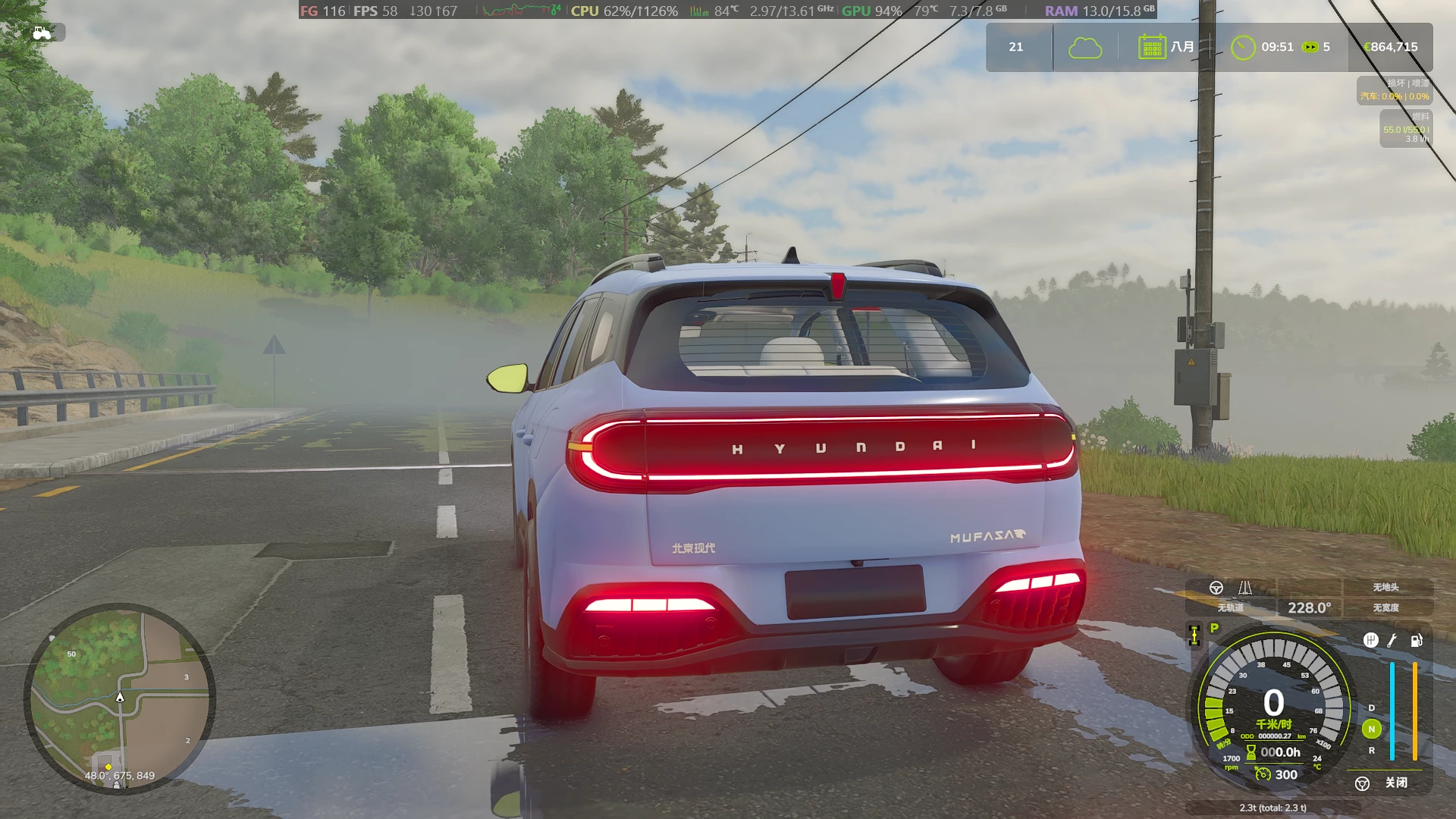Click the fast-forward time speed icon
The image size is (1456, 819).
[x=1310, y=47]
